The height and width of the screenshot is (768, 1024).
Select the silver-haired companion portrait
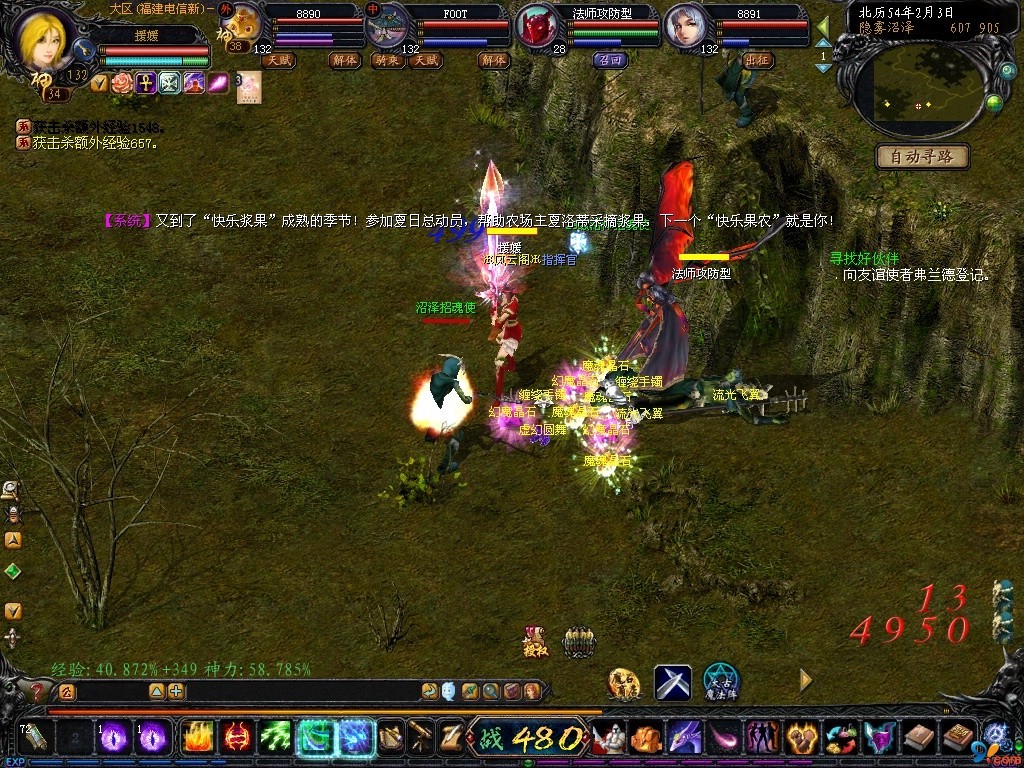point(688,27)
